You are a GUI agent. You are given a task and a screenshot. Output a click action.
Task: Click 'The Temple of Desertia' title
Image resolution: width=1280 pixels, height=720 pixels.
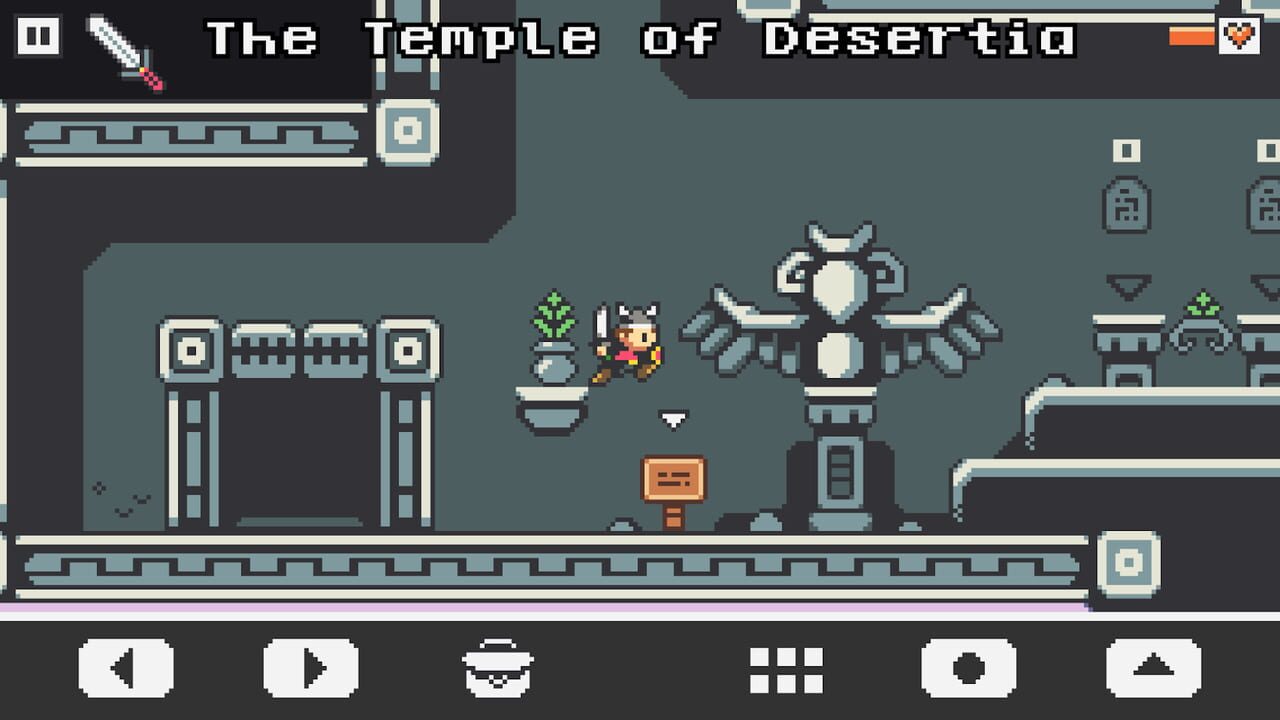(x=640, y=40)
